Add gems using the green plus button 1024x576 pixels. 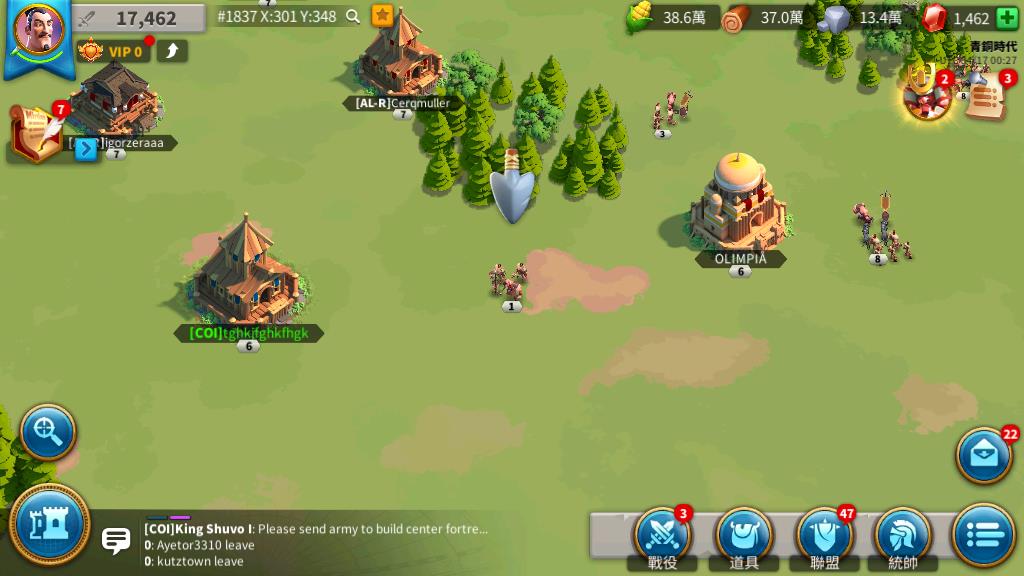(1006, 18)
